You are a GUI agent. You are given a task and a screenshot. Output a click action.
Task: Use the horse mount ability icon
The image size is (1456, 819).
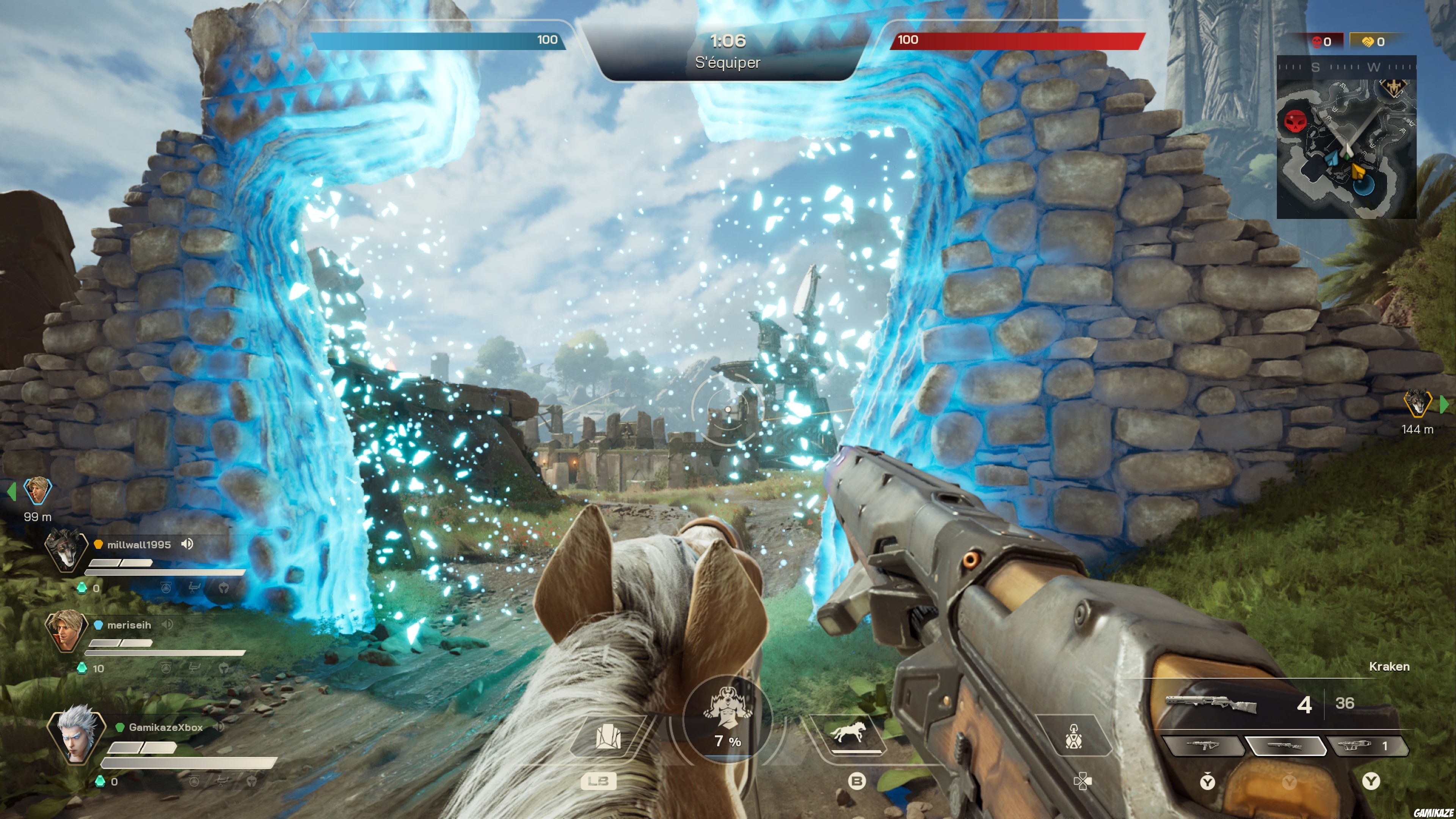point(847,734)
